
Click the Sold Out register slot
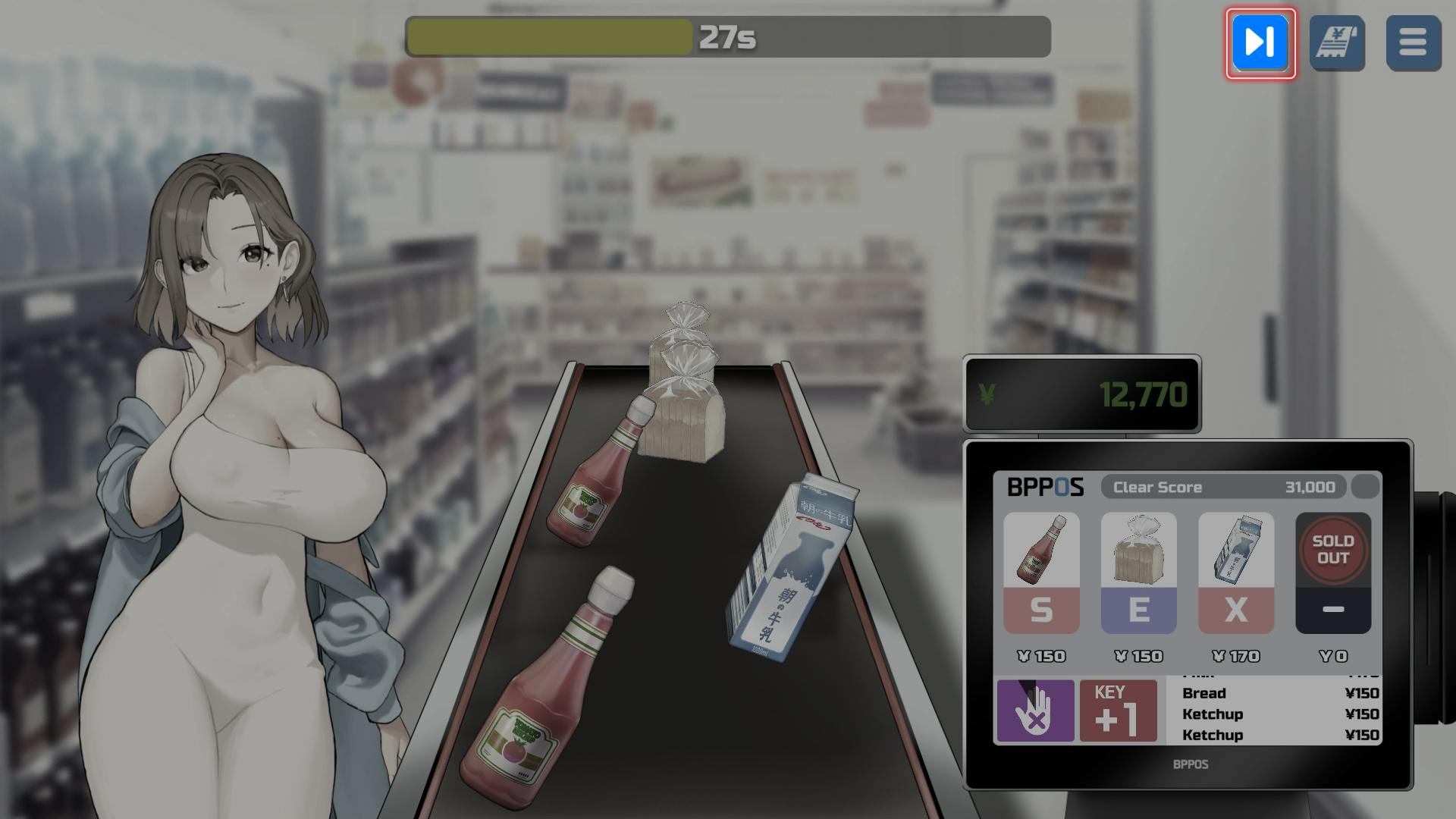tap(1332, 574)
